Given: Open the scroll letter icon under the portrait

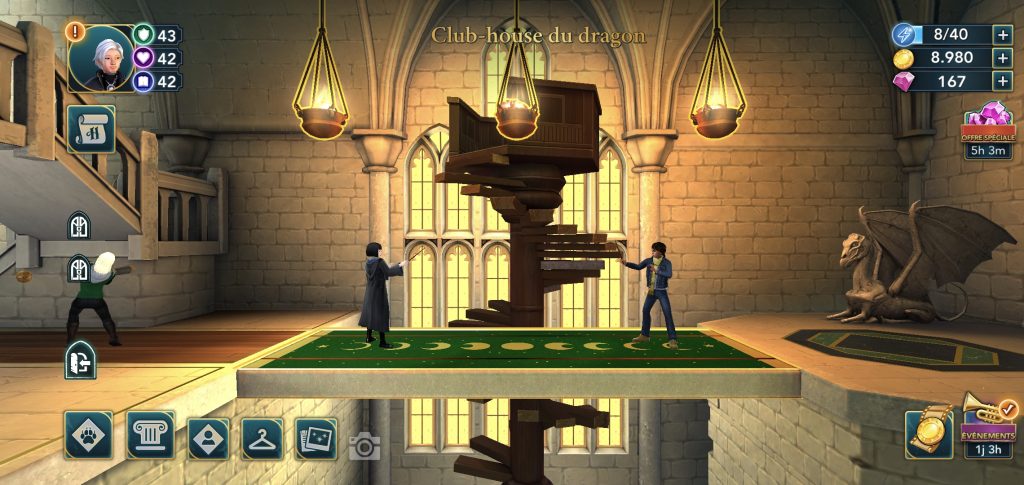Looking at the screenshot, I should tap(91, 130).
